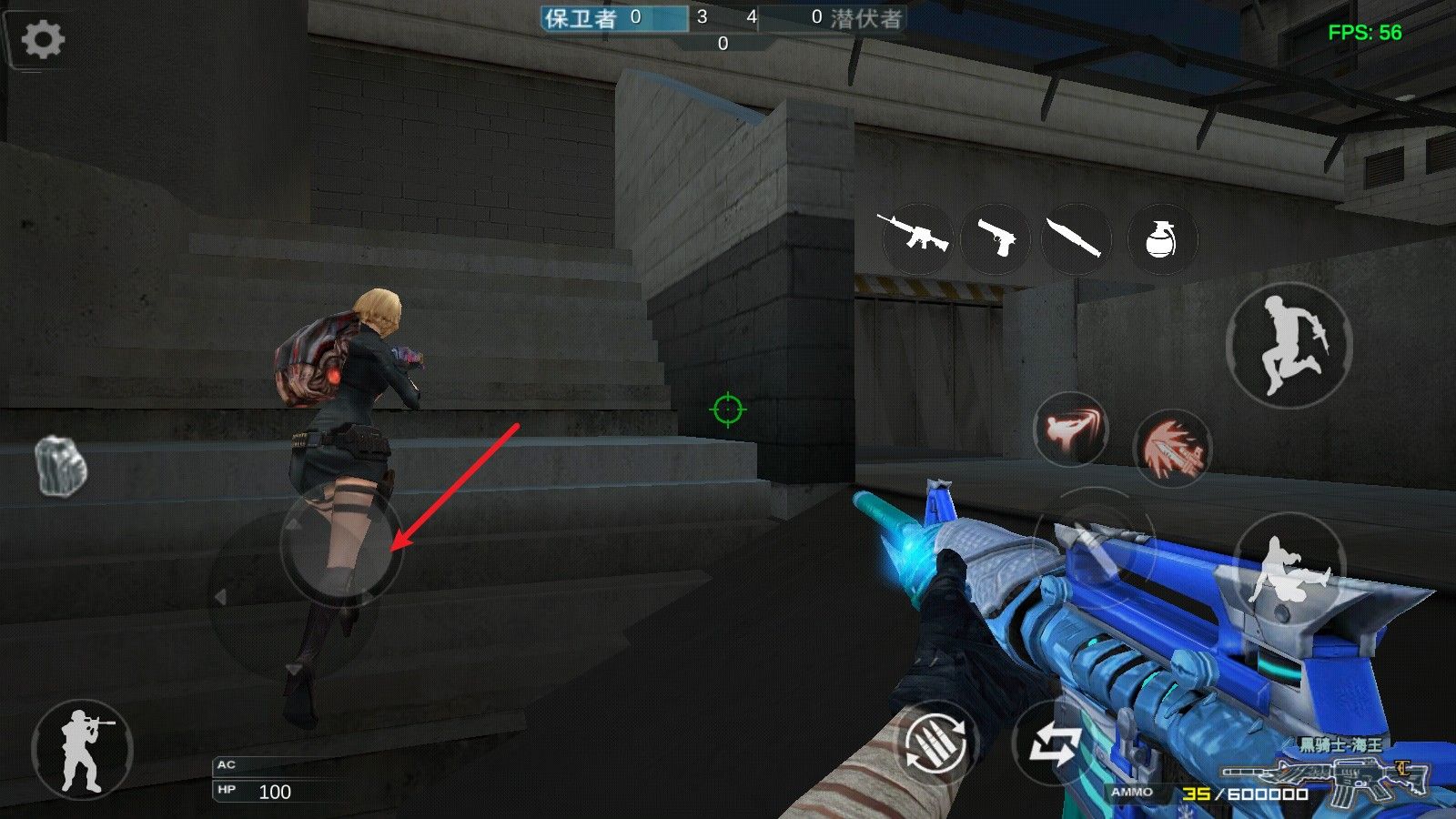Tap the swap weapon arrows button
1456x819 pixels.
click(x=1054, y=744)
